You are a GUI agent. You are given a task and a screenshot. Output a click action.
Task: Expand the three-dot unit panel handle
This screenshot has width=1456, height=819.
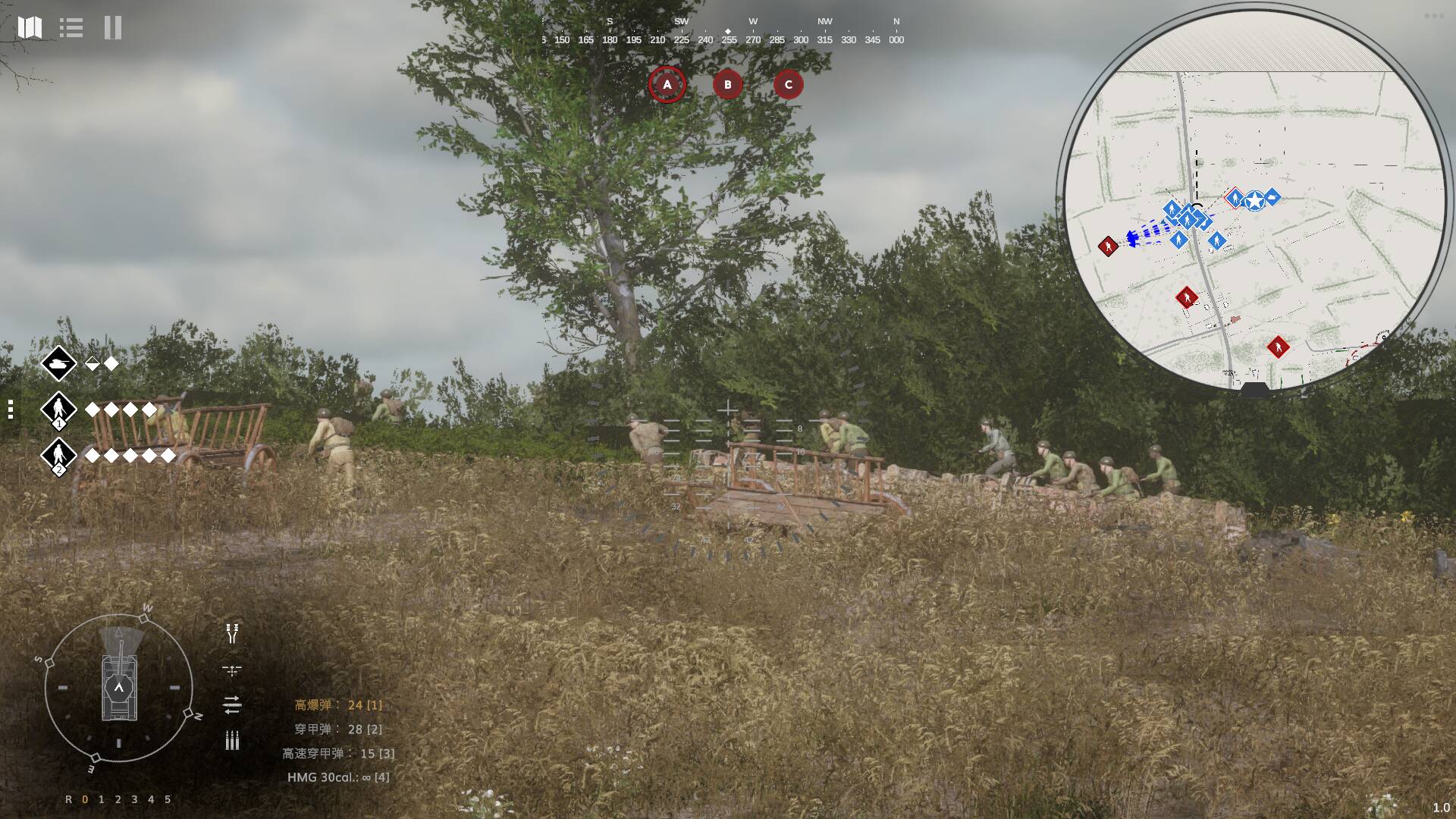point(11,409)
